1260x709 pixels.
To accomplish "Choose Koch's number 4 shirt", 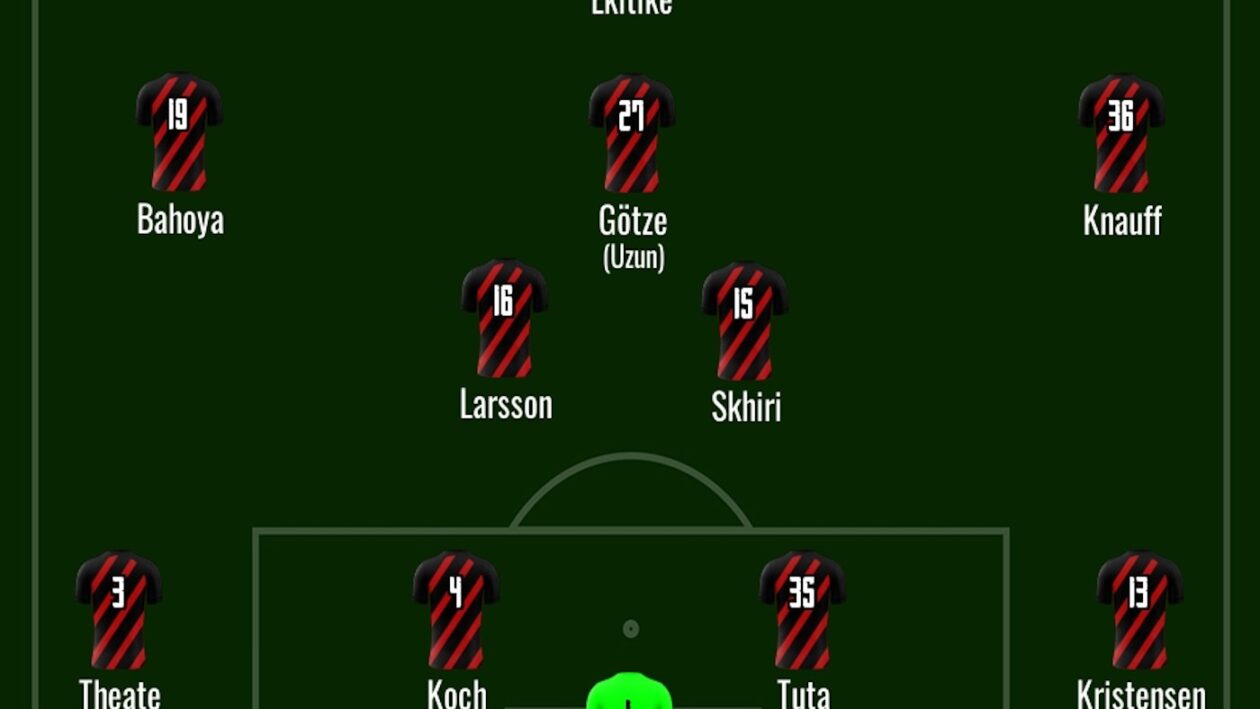I will (456, 609).
